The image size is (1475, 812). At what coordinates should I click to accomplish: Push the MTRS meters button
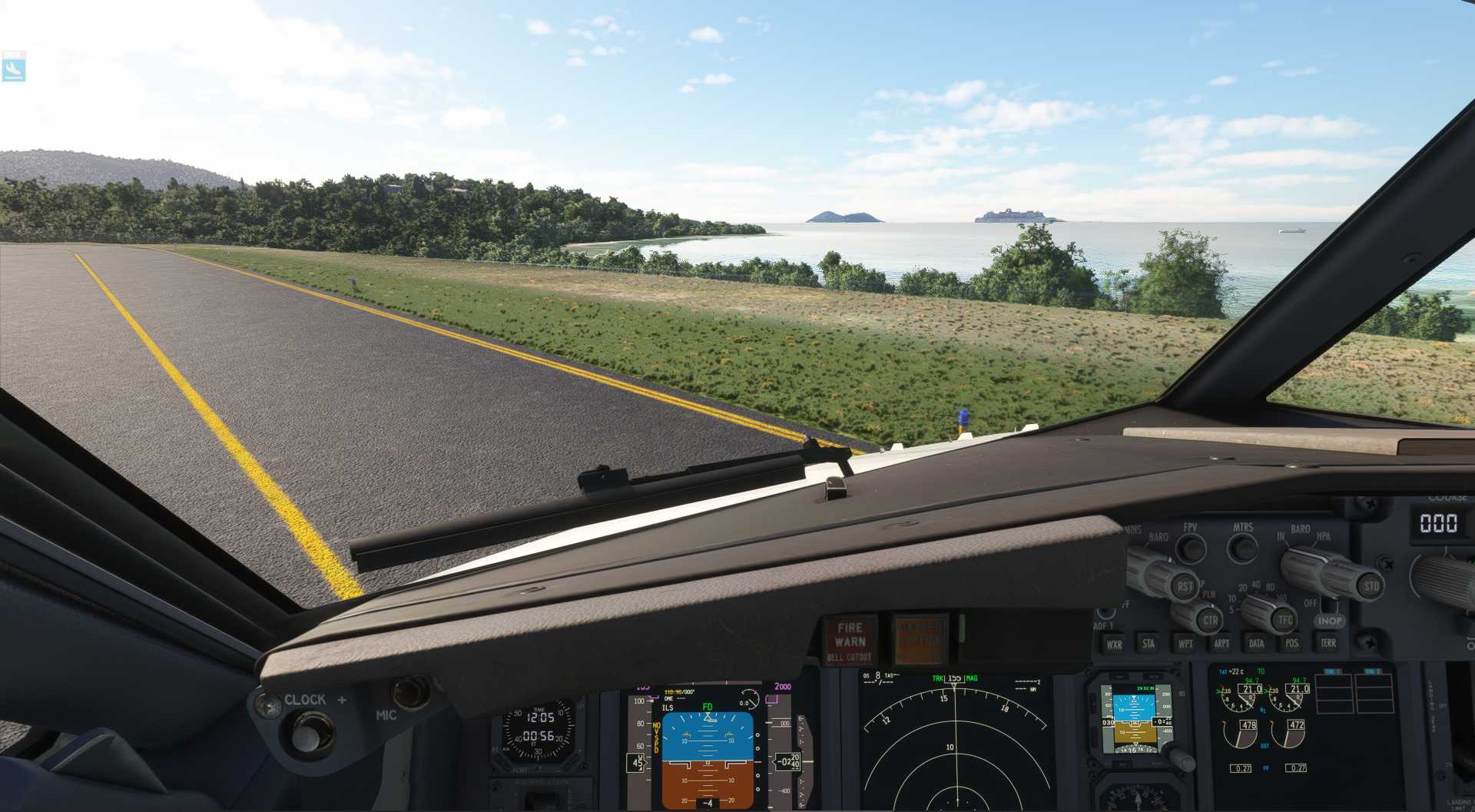[x=1242, y=549]
